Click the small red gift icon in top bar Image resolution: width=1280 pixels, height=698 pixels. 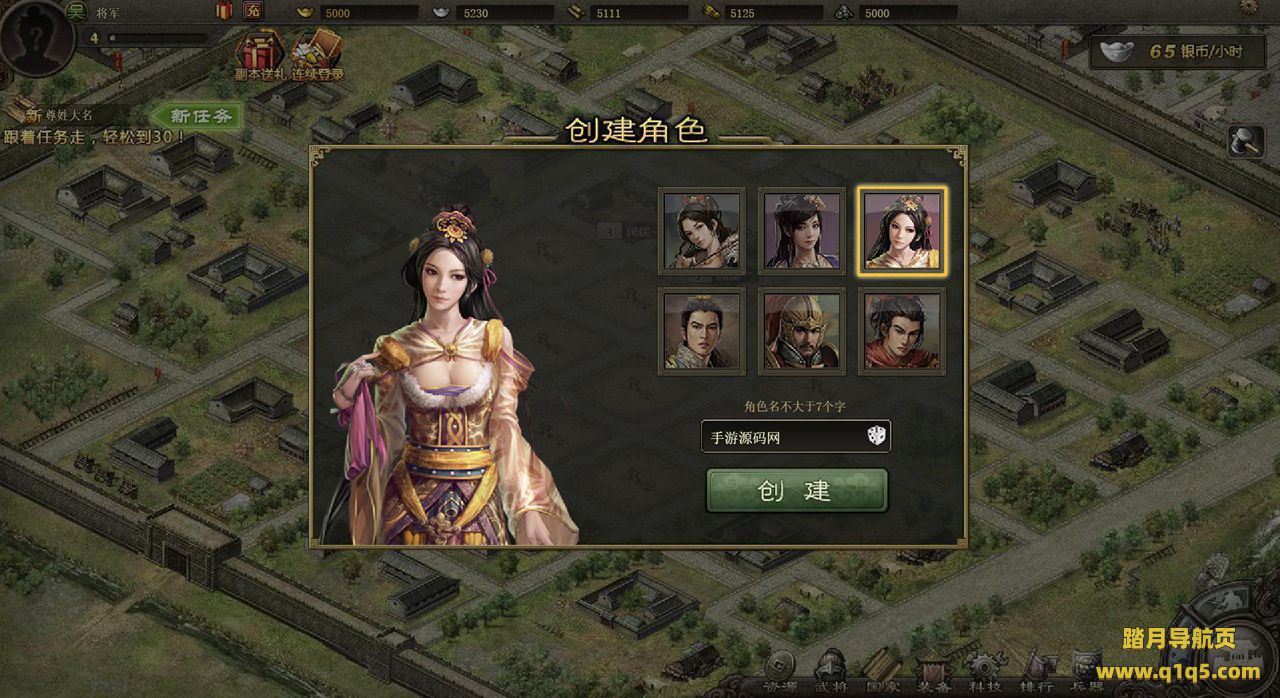pos(224,12)
